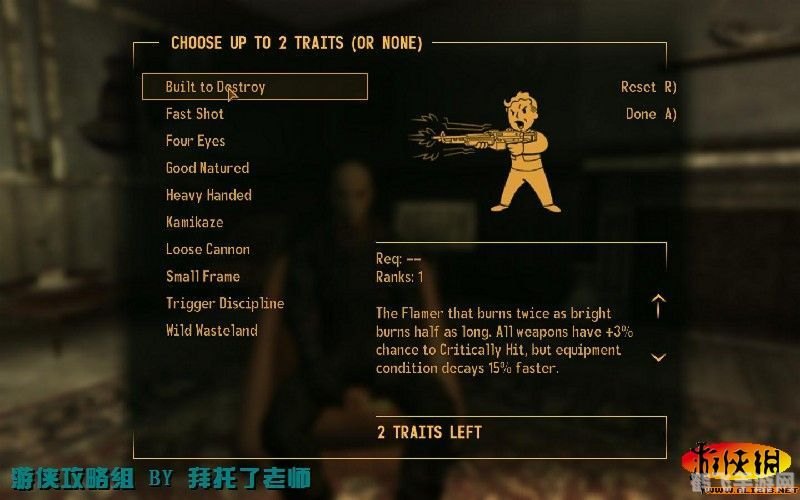Click the Reset button
The image size is (800, 500).
648,87
